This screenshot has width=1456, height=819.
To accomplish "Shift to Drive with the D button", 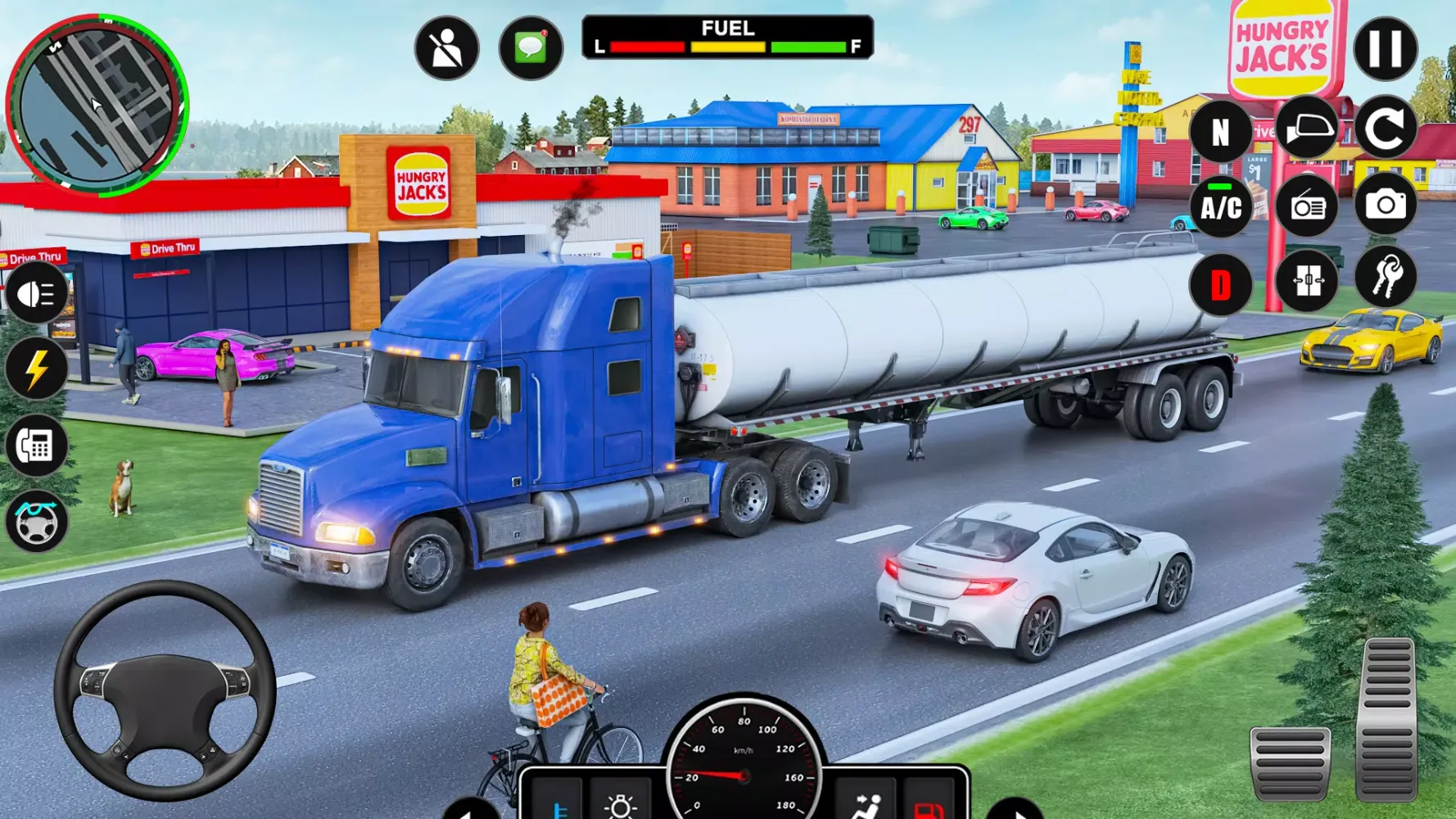I will click(x=1222, y=281).
